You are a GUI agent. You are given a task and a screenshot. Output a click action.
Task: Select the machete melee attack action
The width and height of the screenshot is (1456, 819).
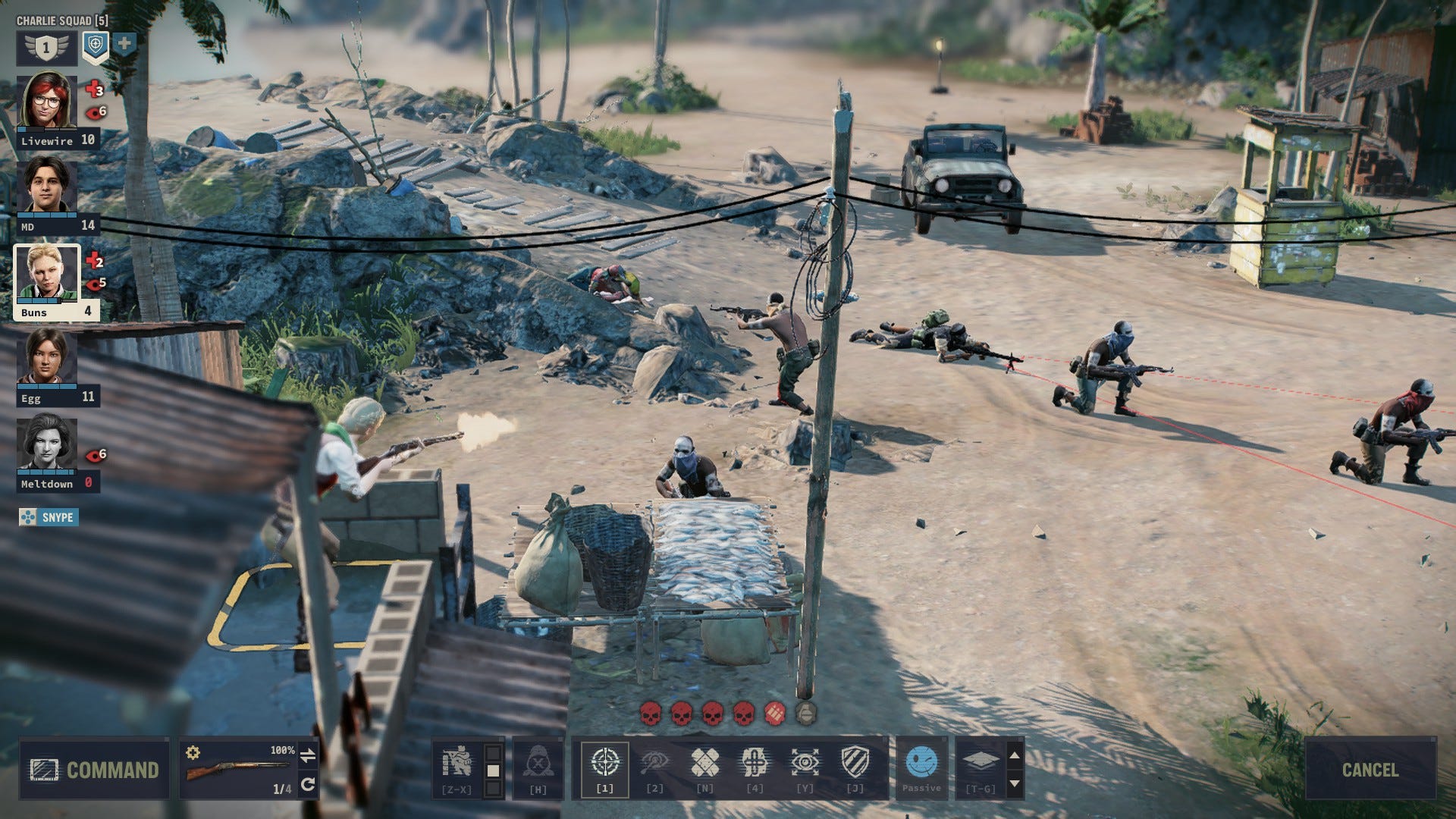[657, 760]
